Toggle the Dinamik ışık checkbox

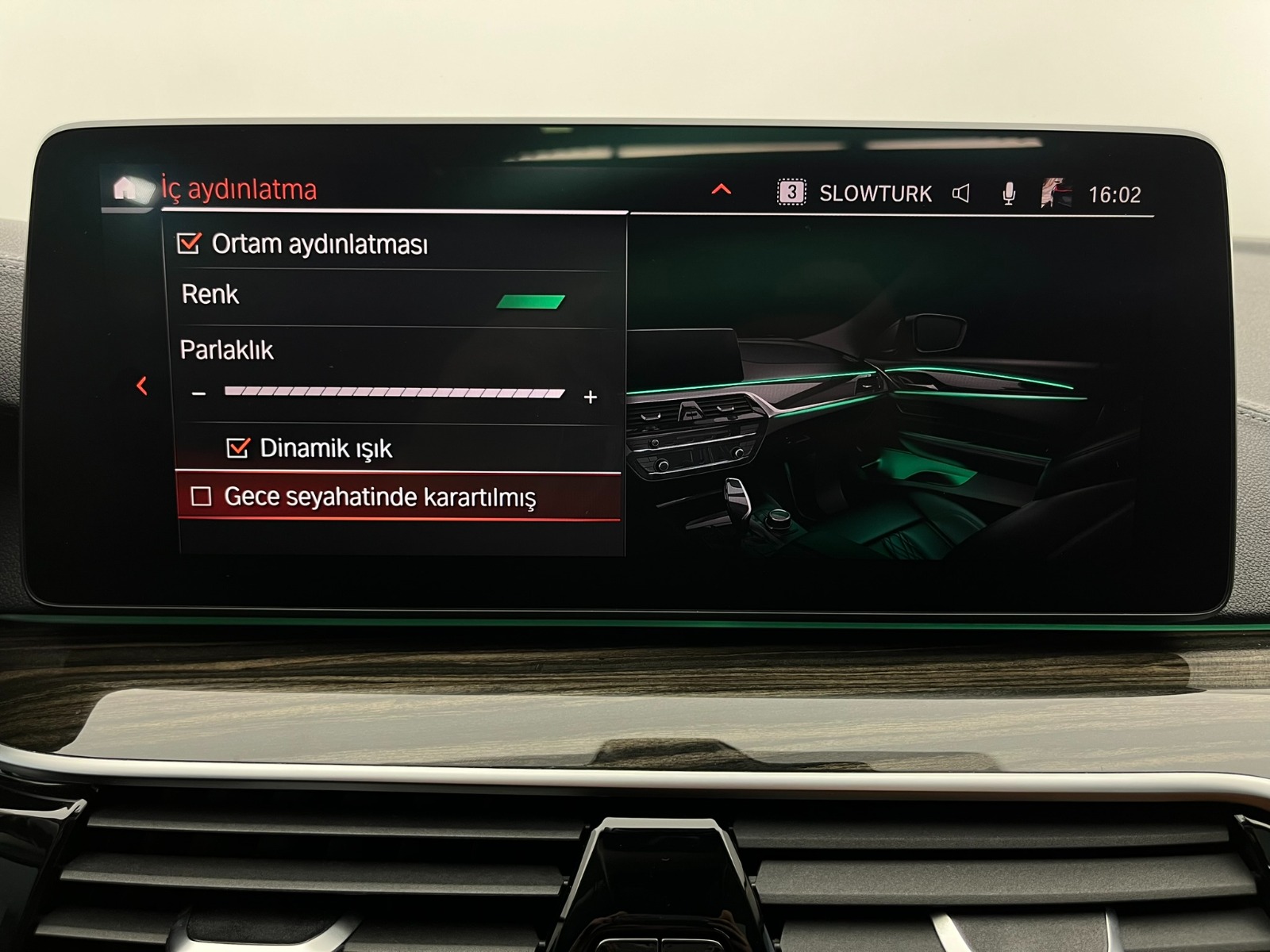tap(237, 448)
